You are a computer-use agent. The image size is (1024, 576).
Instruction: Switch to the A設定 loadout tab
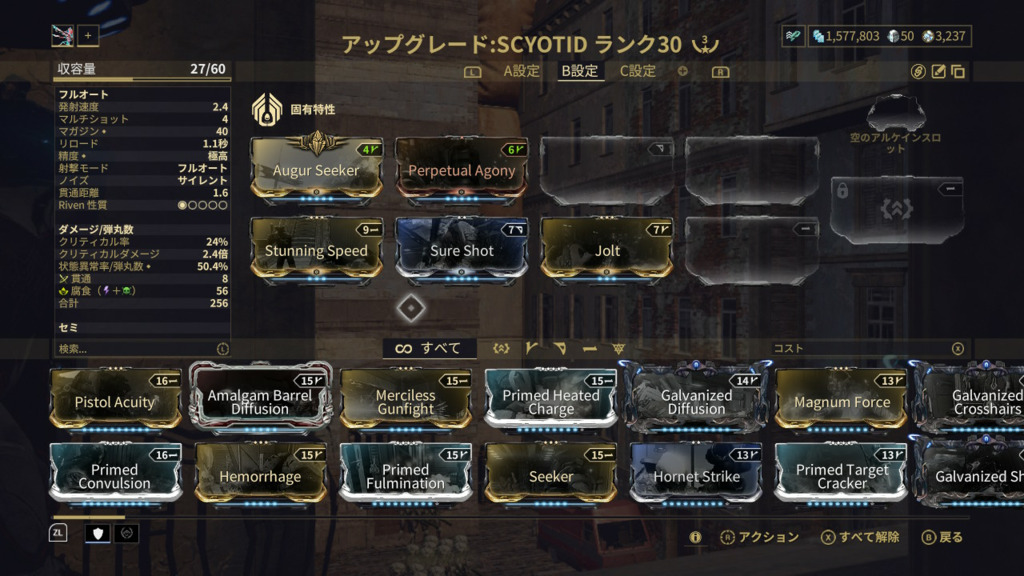tap(521, 71)
